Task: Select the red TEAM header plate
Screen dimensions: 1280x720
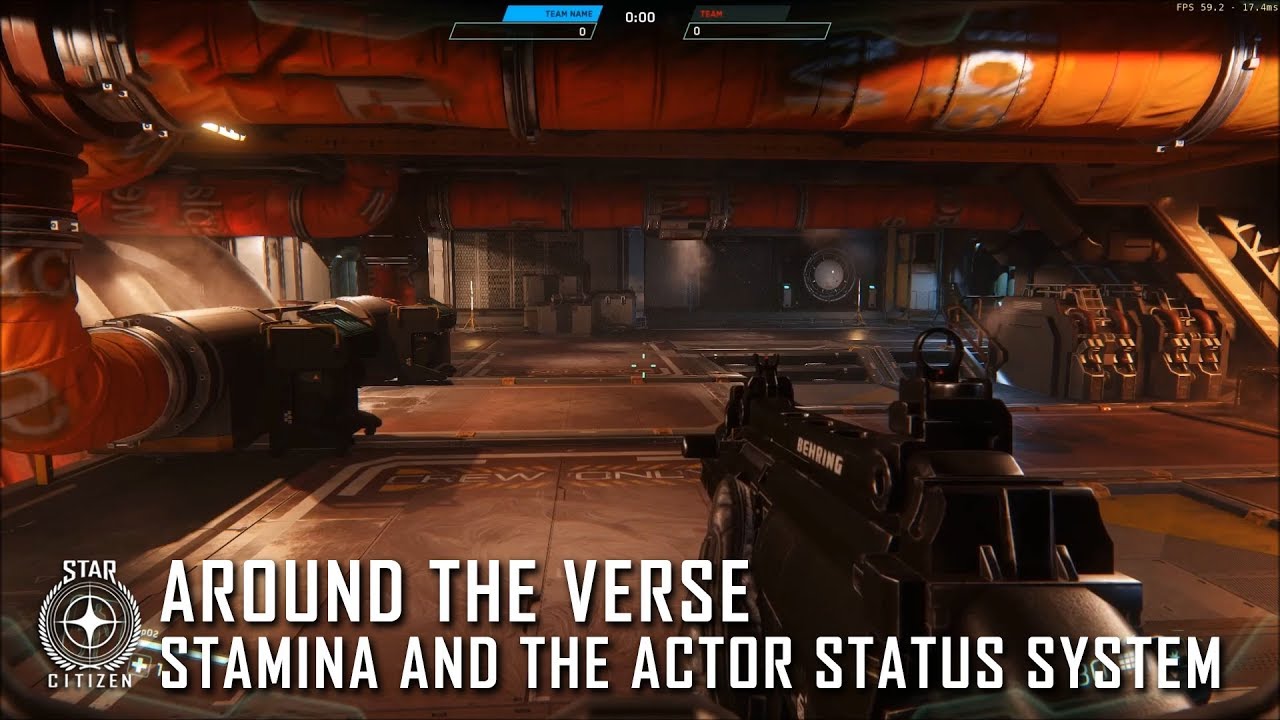Action: point(712,14)
